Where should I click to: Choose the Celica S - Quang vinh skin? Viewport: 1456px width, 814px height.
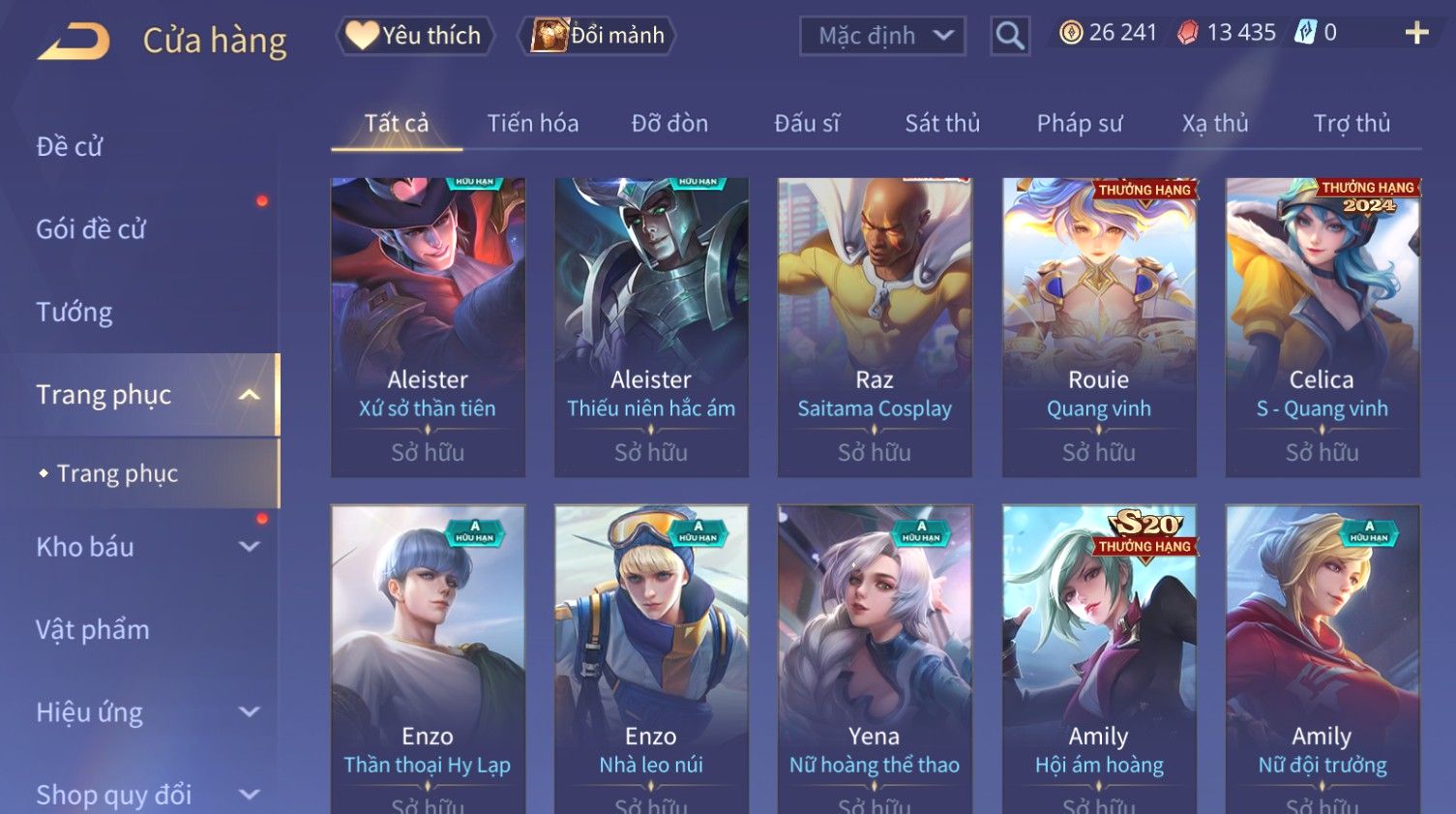click(1322, 326)
